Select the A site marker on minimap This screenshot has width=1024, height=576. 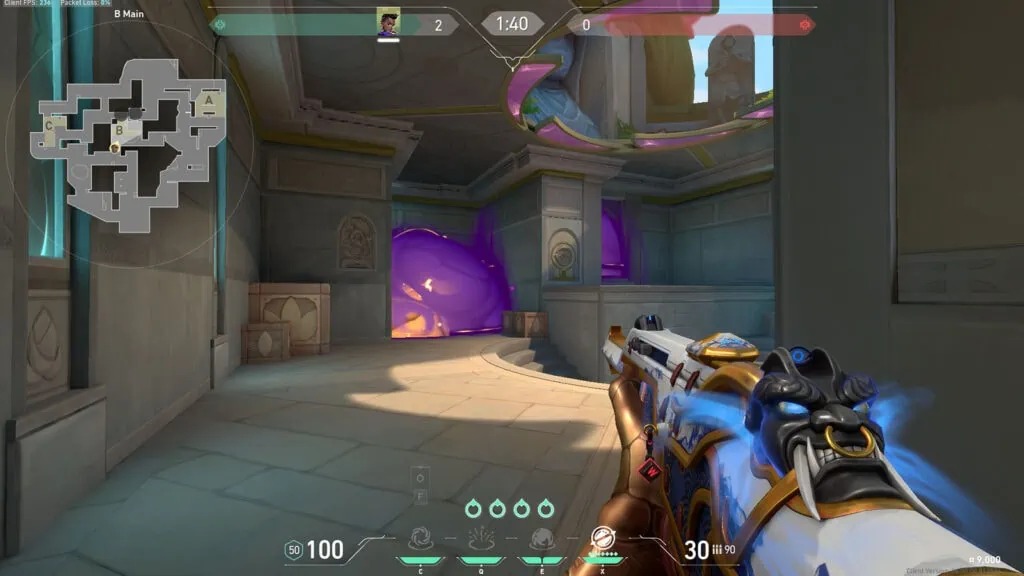tap(208, 100)
